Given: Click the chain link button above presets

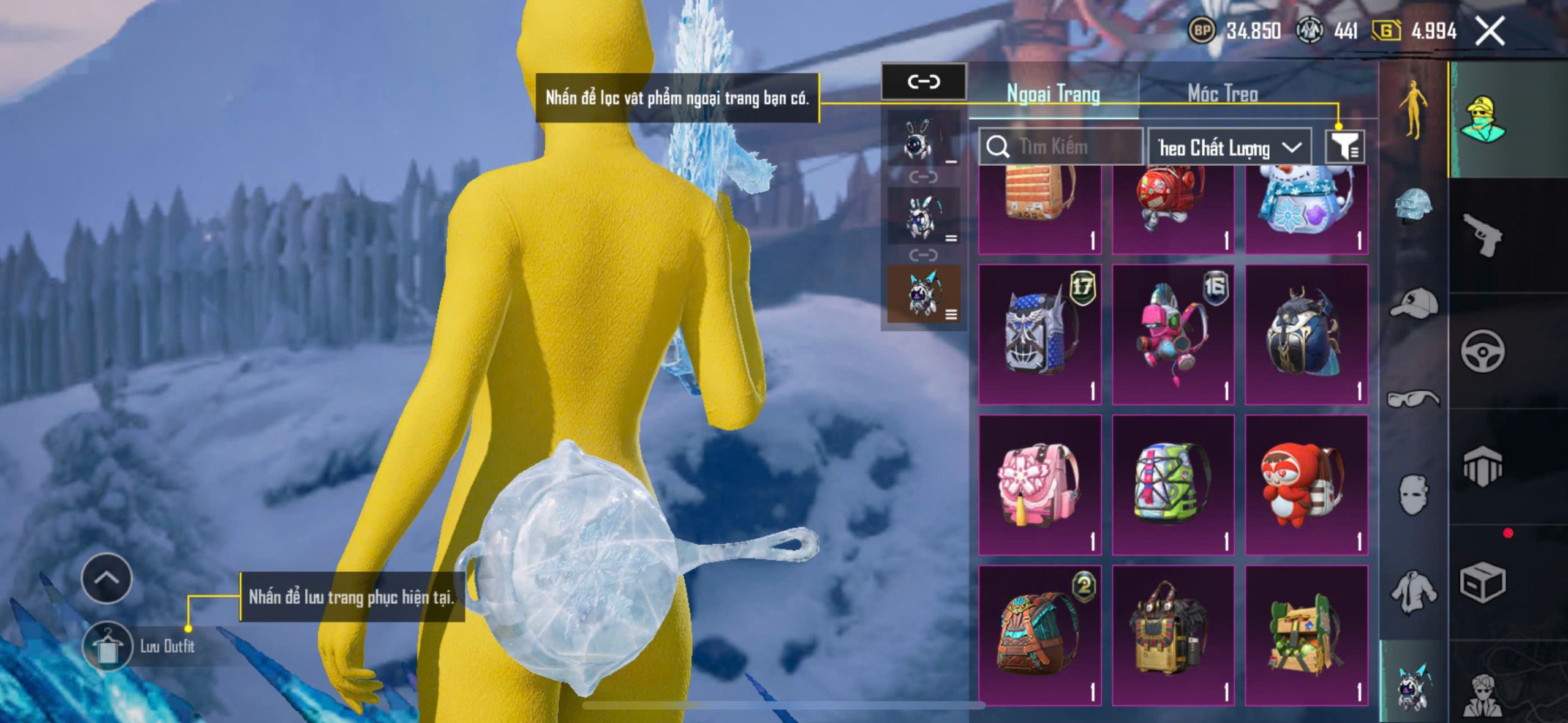Looking at the screenshot, I should (923, 81).
